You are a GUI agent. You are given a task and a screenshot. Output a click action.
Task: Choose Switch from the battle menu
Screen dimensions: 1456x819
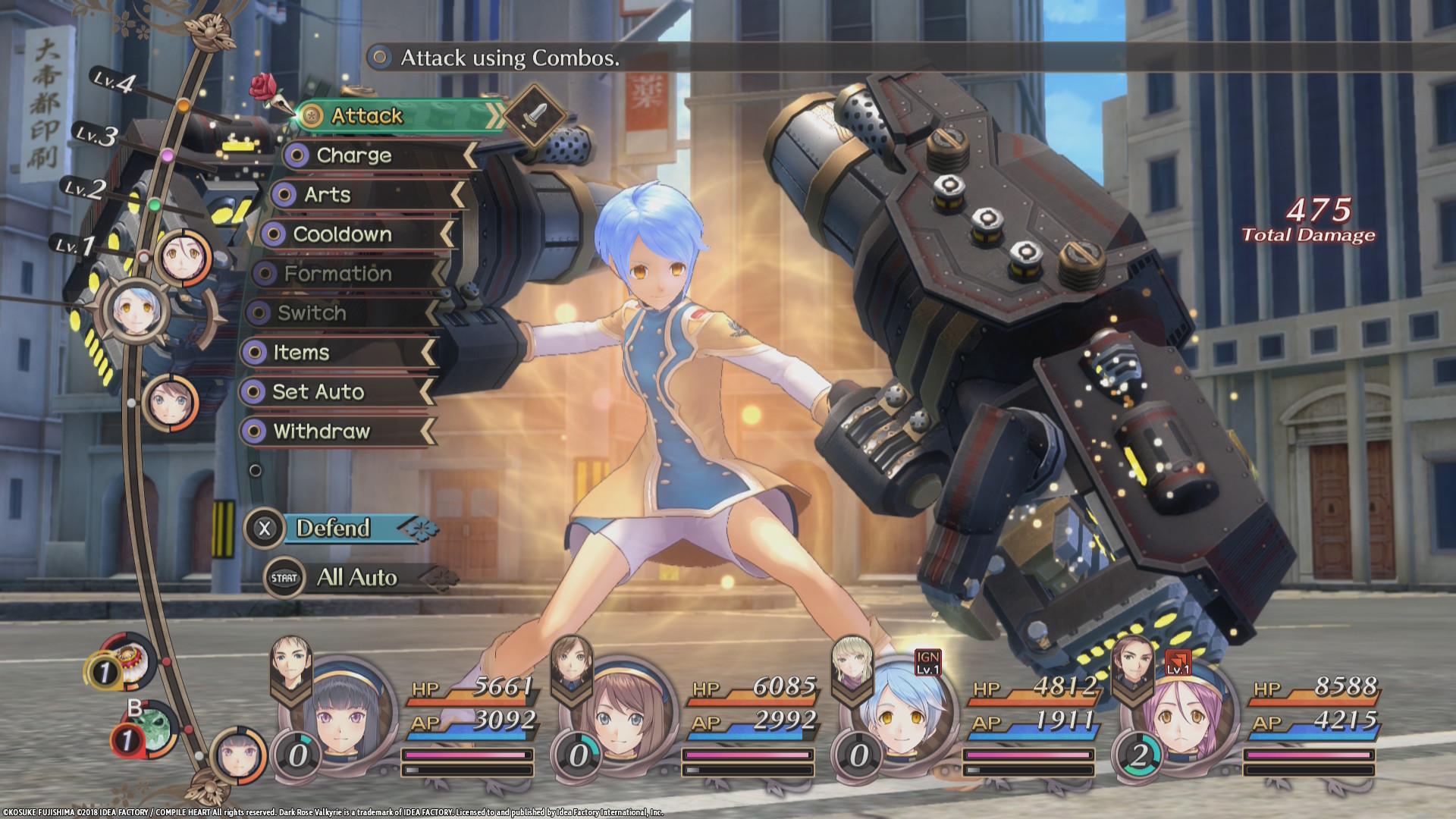(x=311, y=314)
